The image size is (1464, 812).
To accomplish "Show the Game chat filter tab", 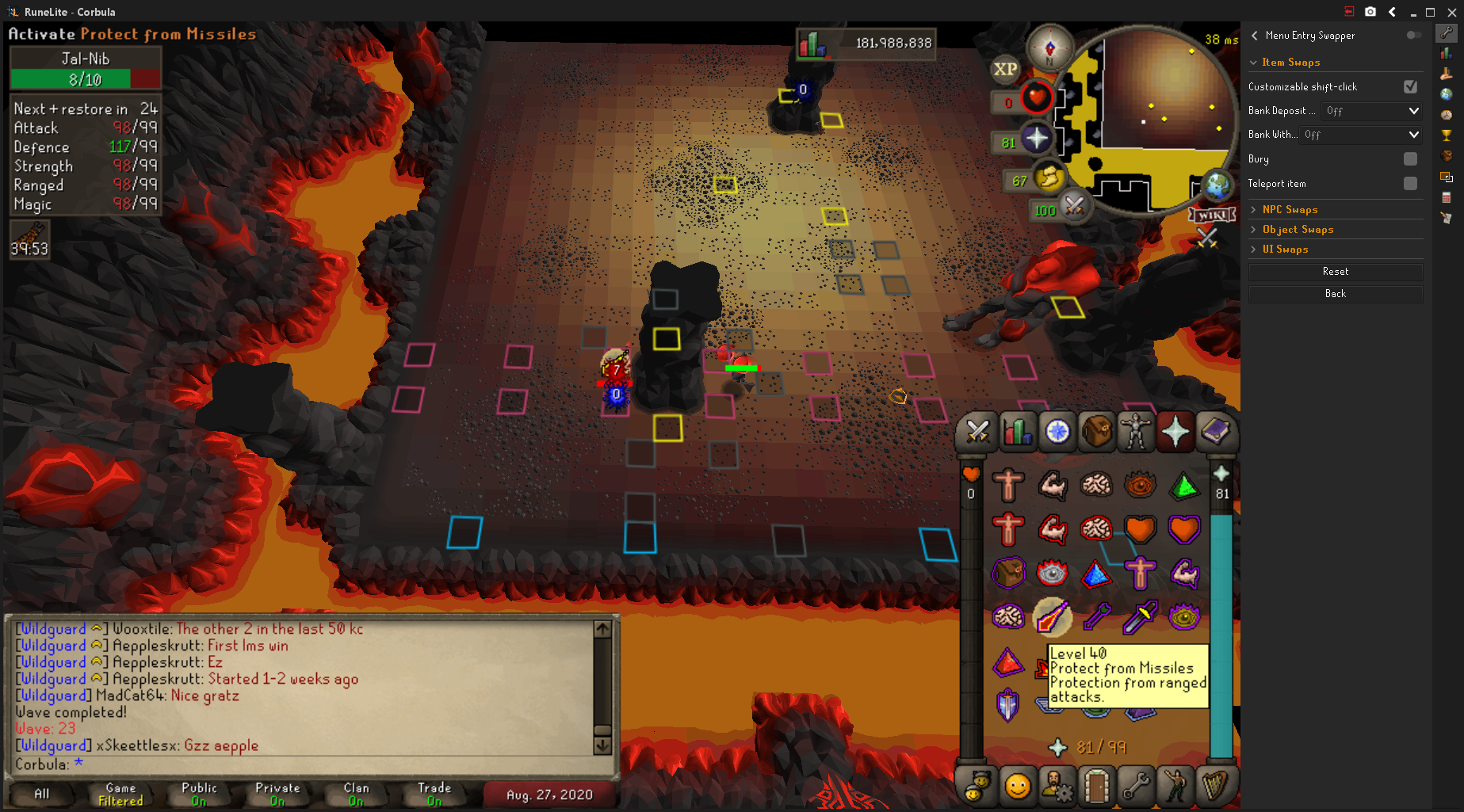I will 120,794.
